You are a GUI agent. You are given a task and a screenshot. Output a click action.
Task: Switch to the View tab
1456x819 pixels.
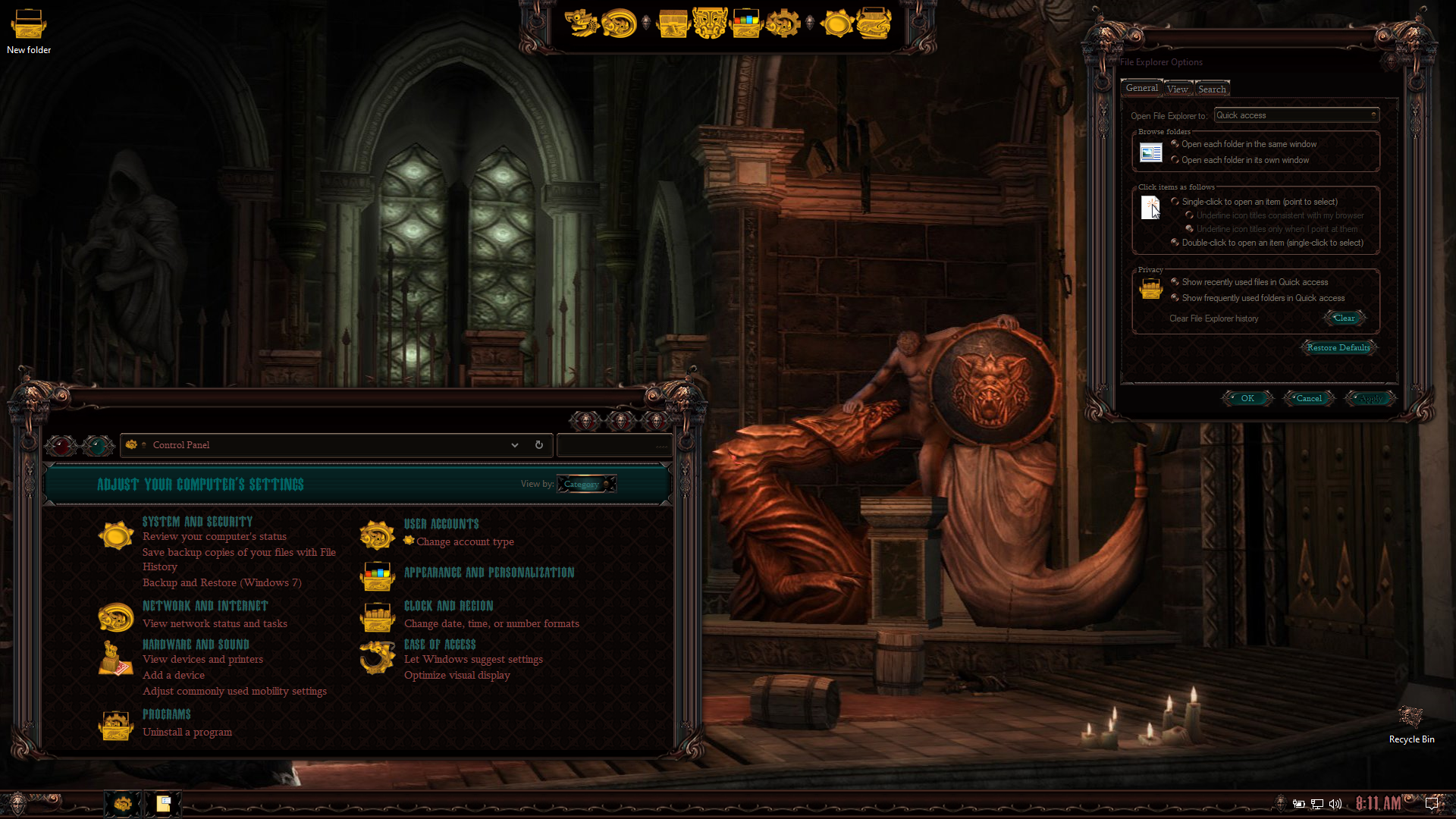pyautogui.click(x=1178, y=89)
